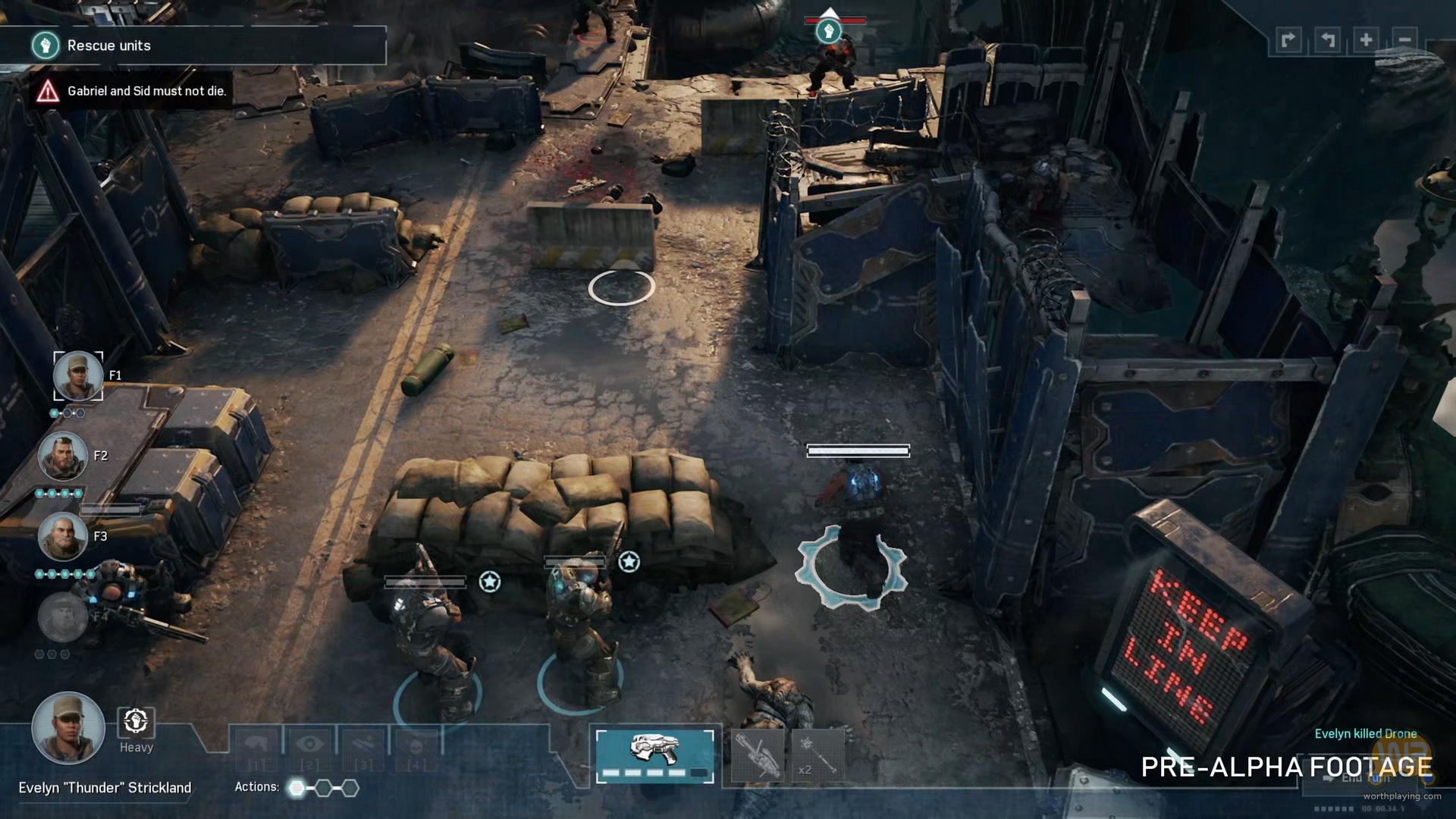Use the slash melee ability in slot 3
Screen dimensions: 1456x819
point(362,742)
